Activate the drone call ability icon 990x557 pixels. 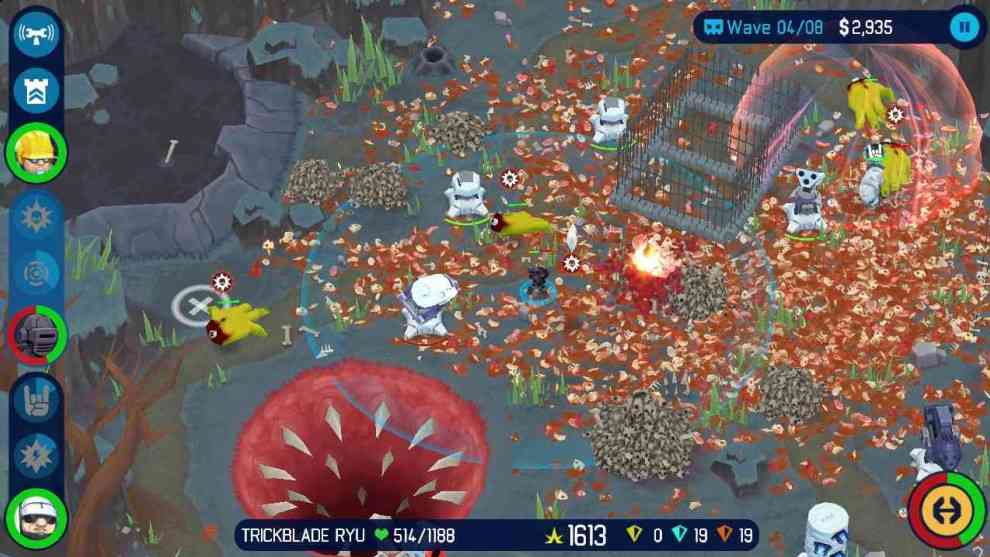[x=36, y=34]
